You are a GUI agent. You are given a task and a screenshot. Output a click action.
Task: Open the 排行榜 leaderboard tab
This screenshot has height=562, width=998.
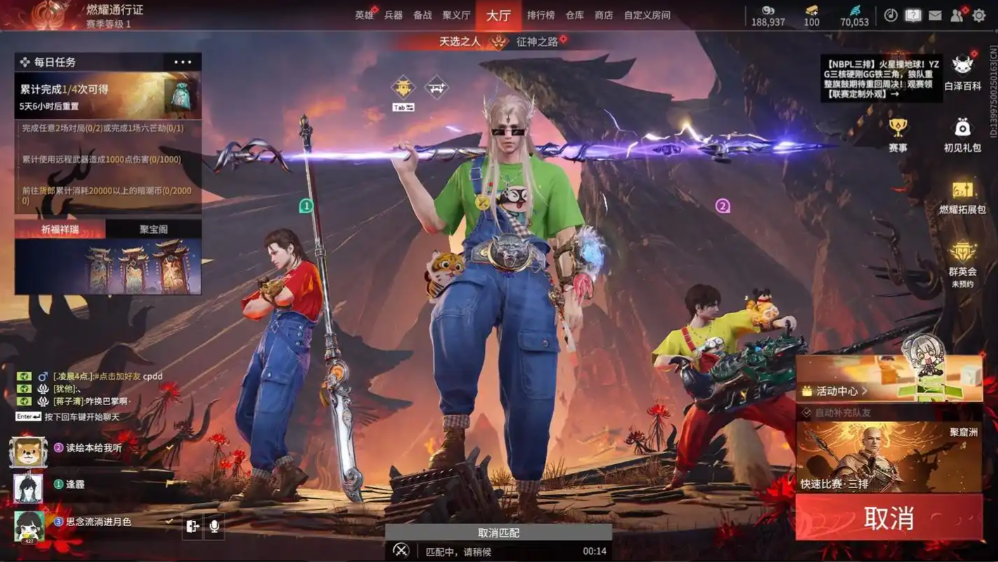pyautogui.click(x=541, y=15)
